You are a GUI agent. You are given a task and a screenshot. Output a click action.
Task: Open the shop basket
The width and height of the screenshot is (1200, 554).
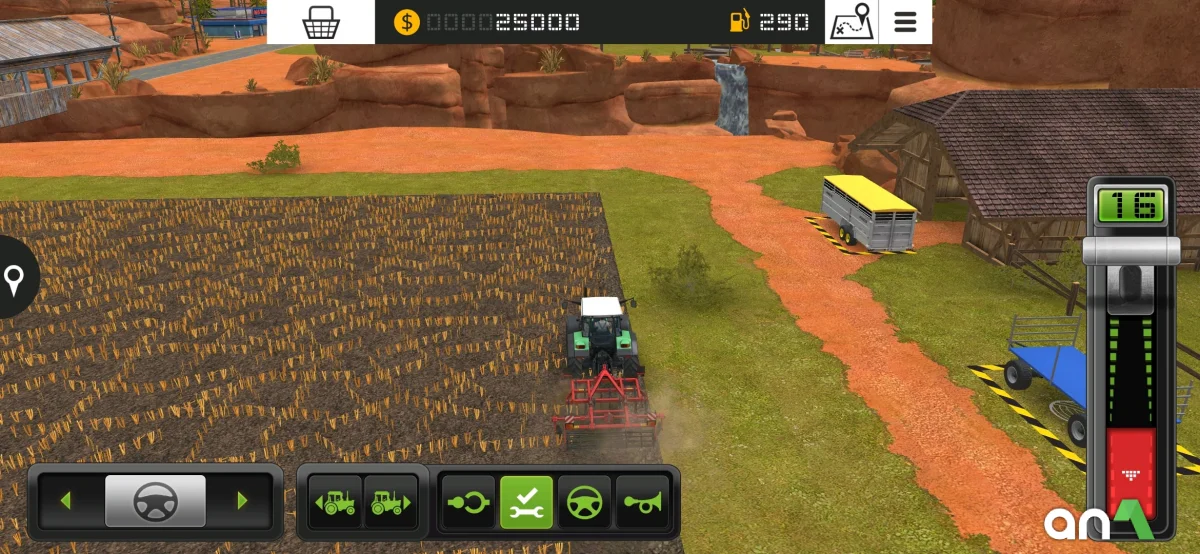[321, 22]
